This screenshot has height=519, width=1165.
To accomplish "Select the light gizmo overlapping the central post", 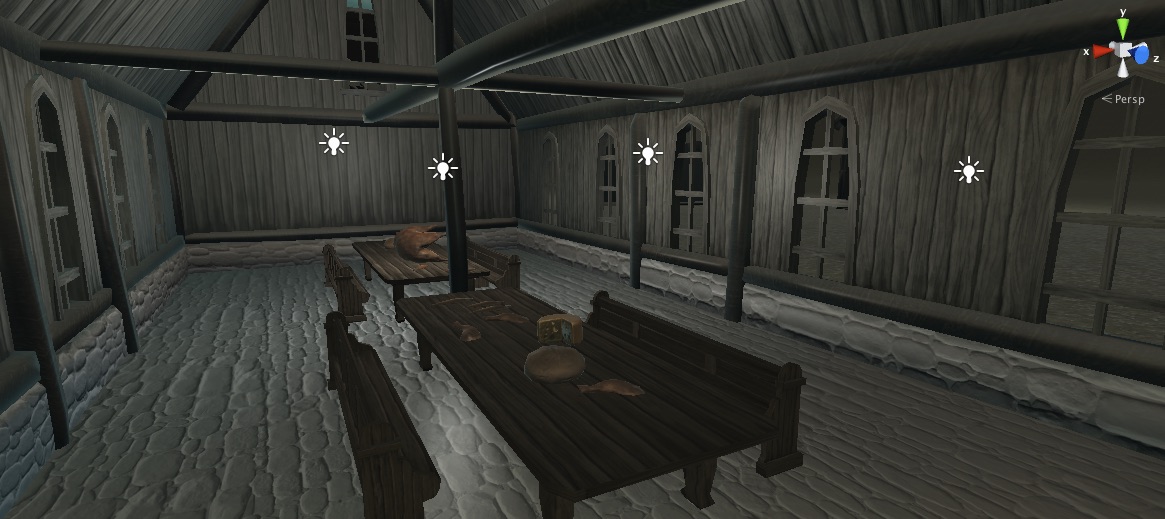I will [443, 167].
